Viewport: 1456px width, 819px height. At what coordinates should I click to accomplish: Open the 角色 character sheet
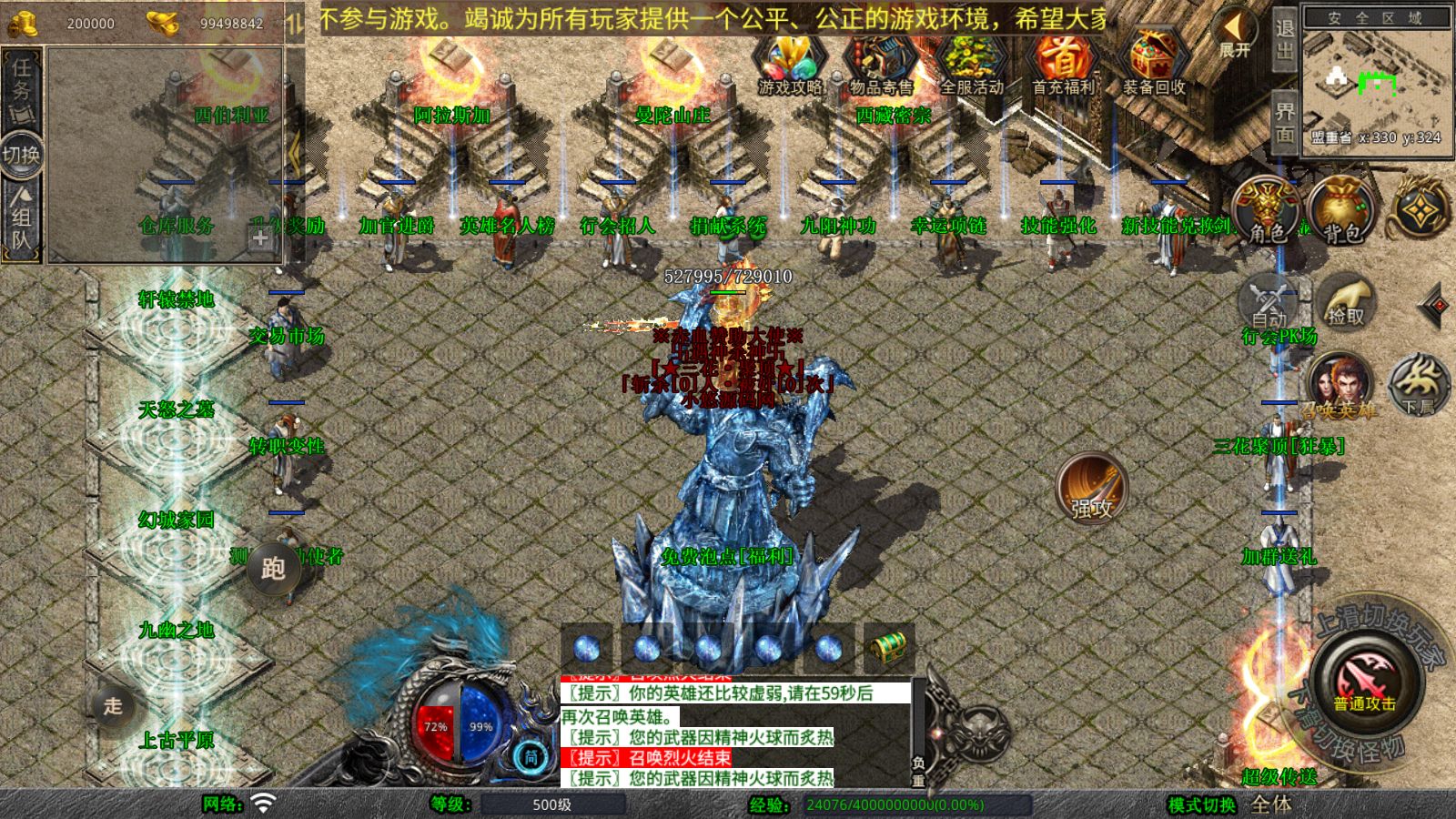[1266, 211]
